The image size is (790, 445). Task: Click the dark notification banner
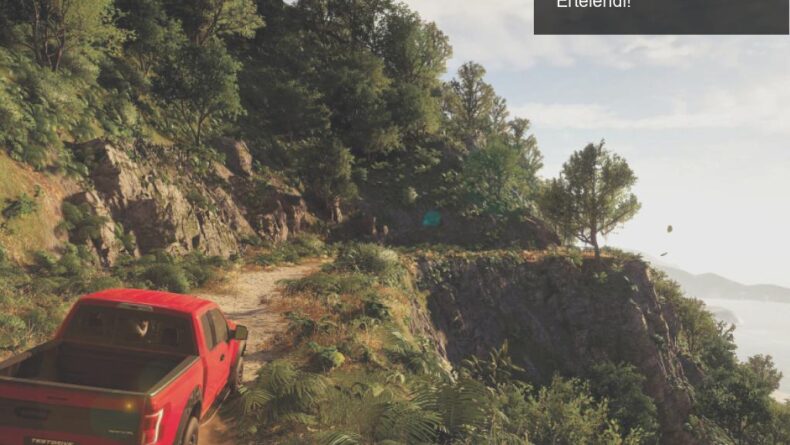tap(660, 15)
